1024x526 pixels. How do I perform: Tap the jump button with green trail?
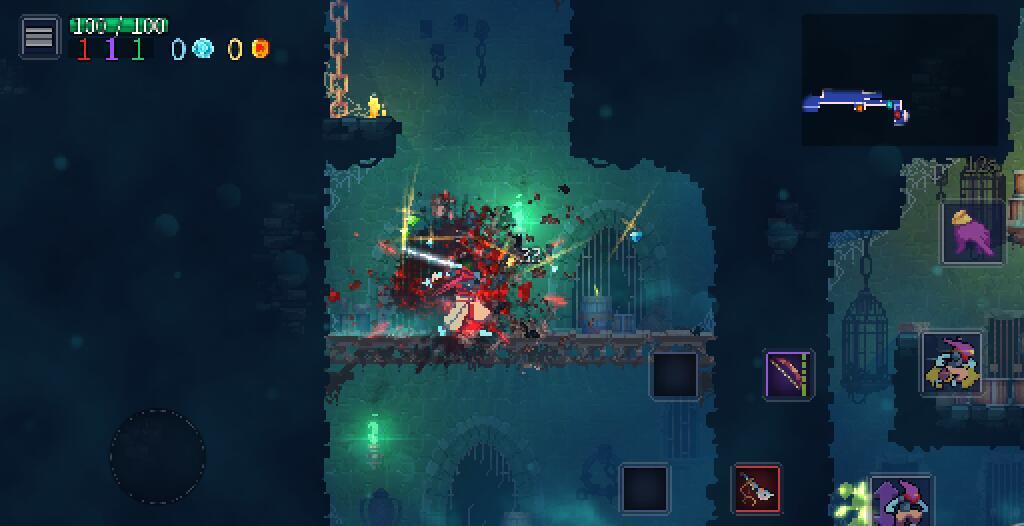900,501
